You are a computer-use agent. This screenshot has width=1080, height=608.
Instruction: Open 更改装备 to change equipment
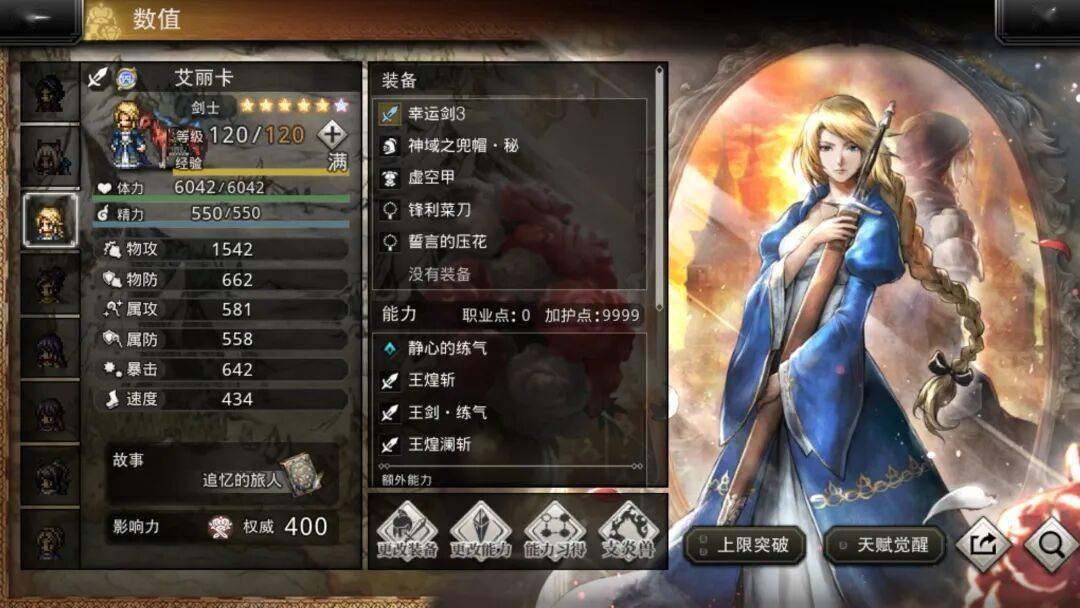pyautogui.click(x=406, y=531)
